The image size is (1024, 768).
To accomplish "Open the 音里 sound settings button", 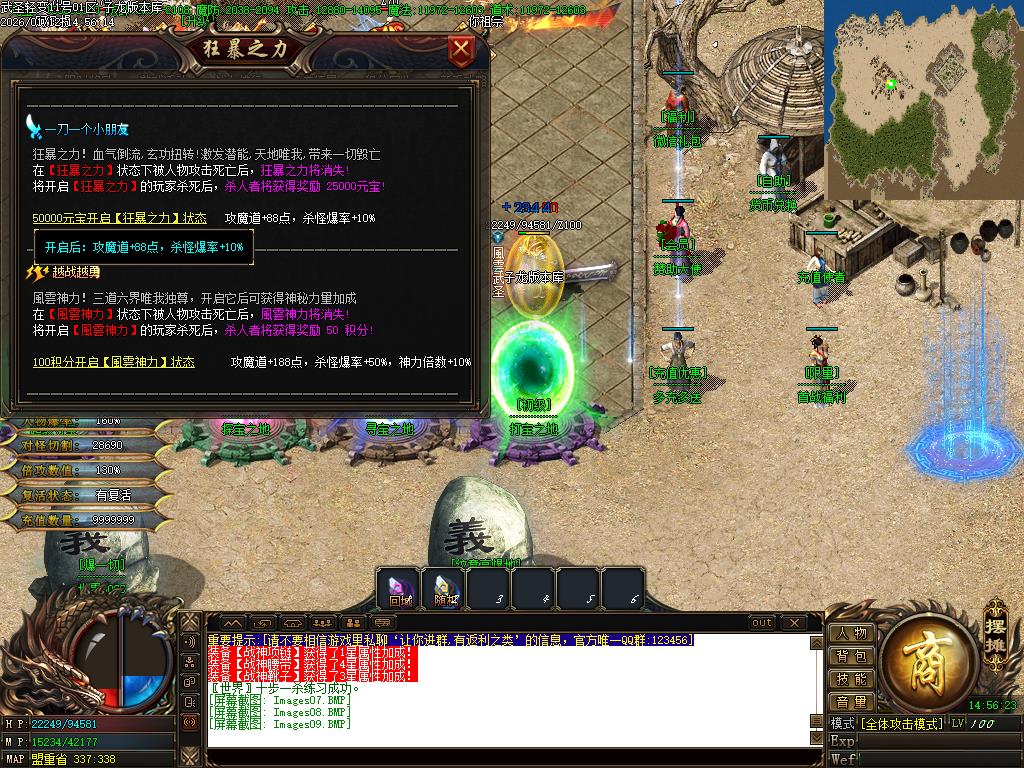I will (x=851, y=702).
